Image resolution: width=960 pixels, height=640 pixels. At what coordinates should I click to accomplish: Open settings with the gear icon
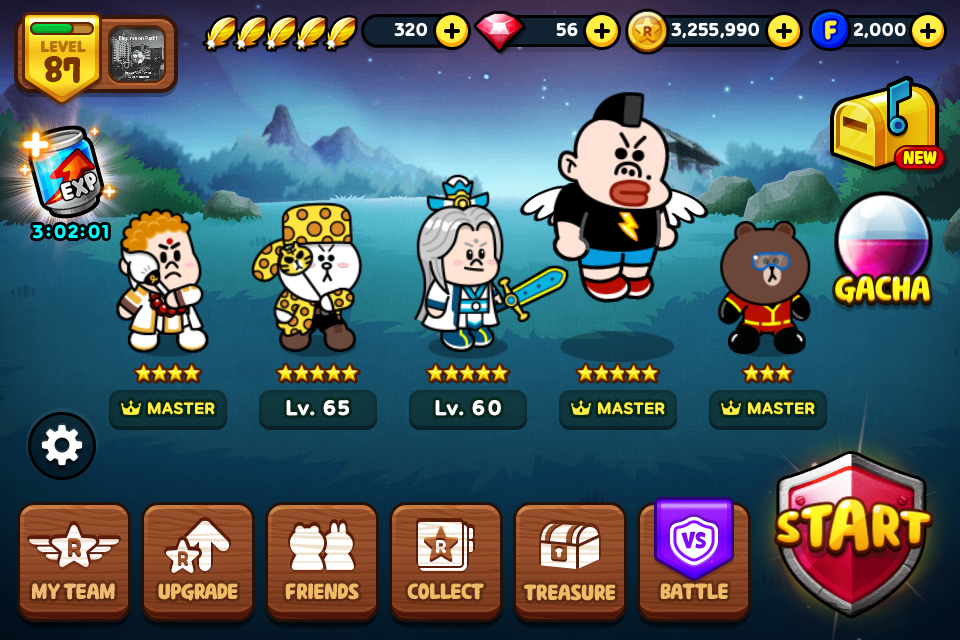click(62, 446)
